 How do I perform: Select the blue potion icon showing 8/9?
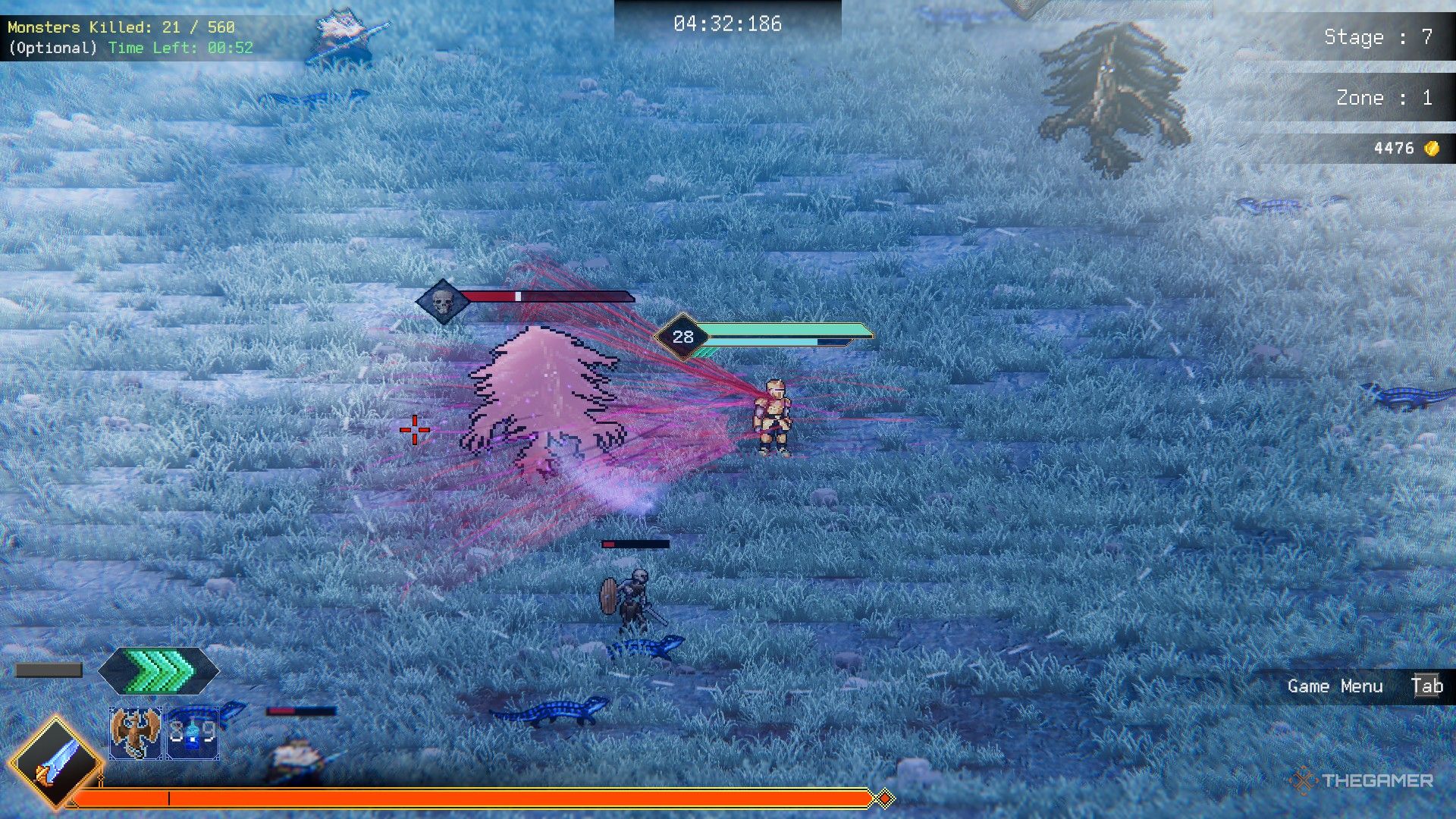click(192, 732)
